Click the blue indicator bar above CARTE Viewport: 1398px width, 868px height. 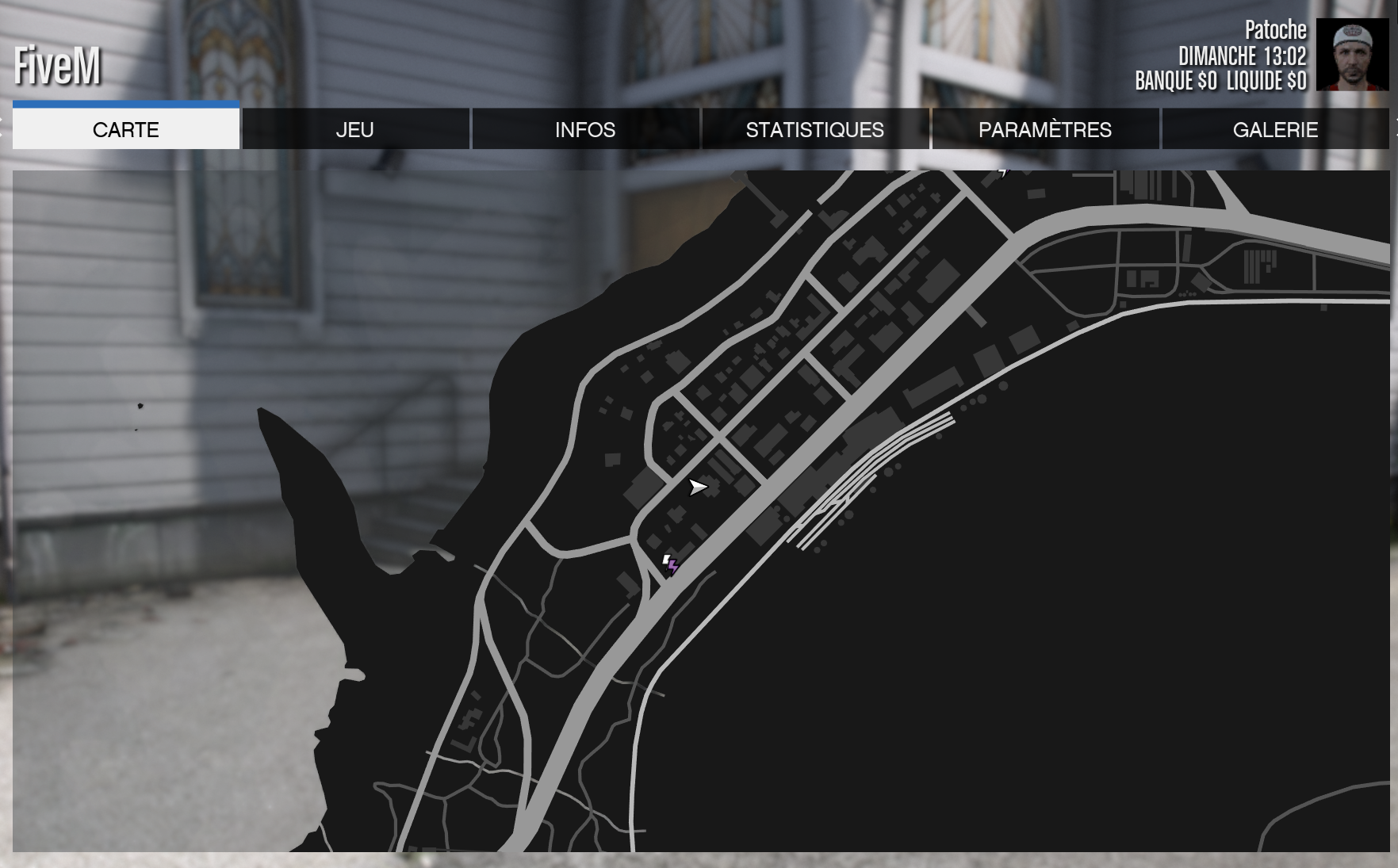pos(125,103)
